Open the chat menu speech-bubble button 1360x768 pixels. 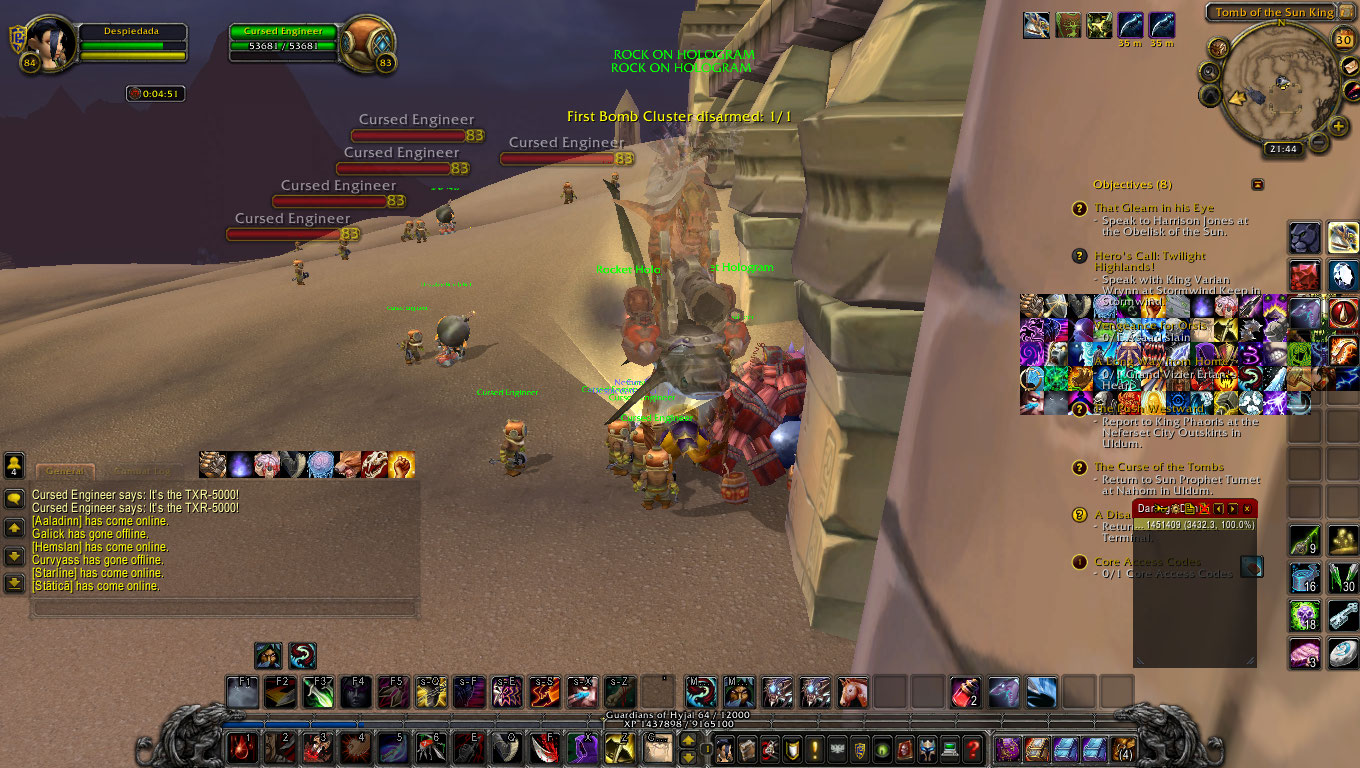(14, 497)
